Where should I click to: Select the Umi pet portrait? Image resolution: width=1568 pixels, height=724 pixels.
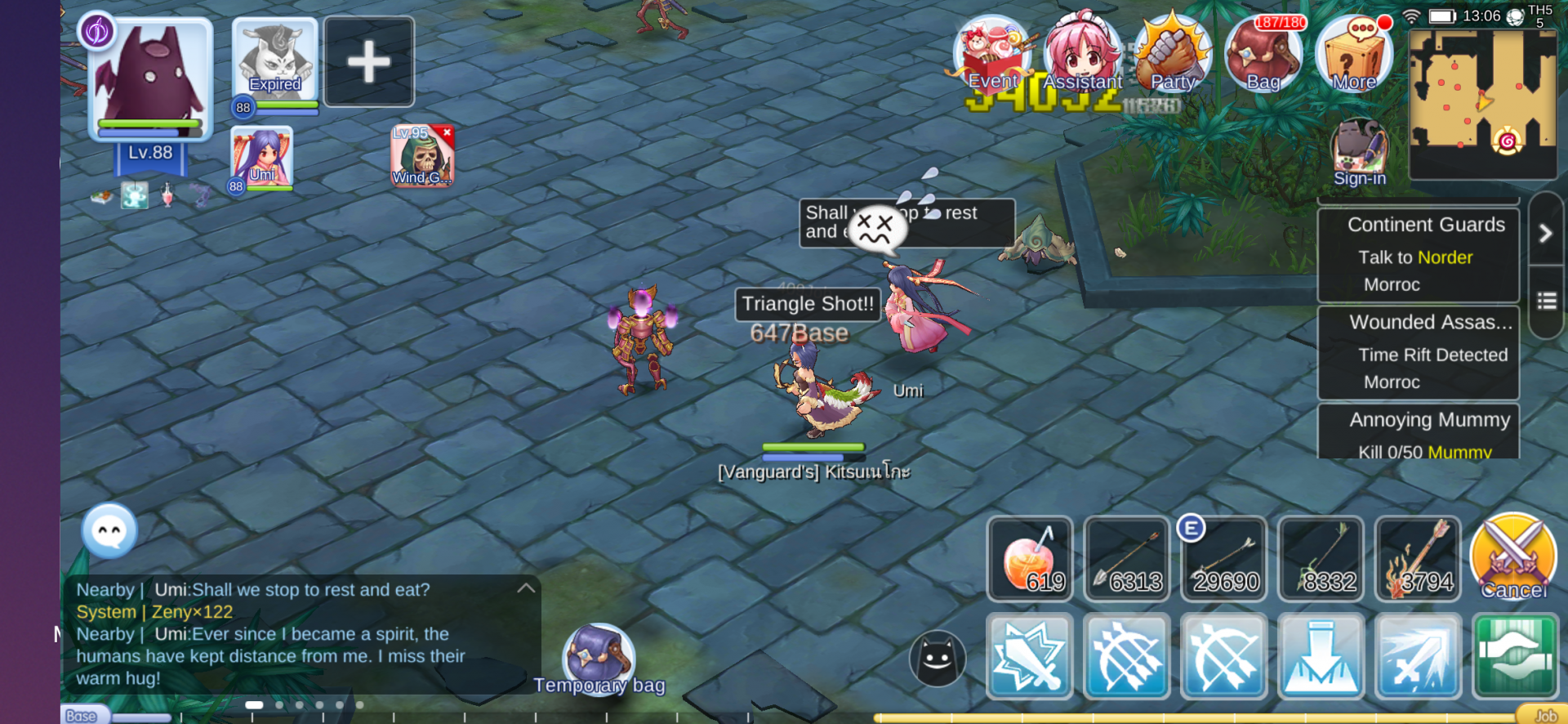point(262,157)
